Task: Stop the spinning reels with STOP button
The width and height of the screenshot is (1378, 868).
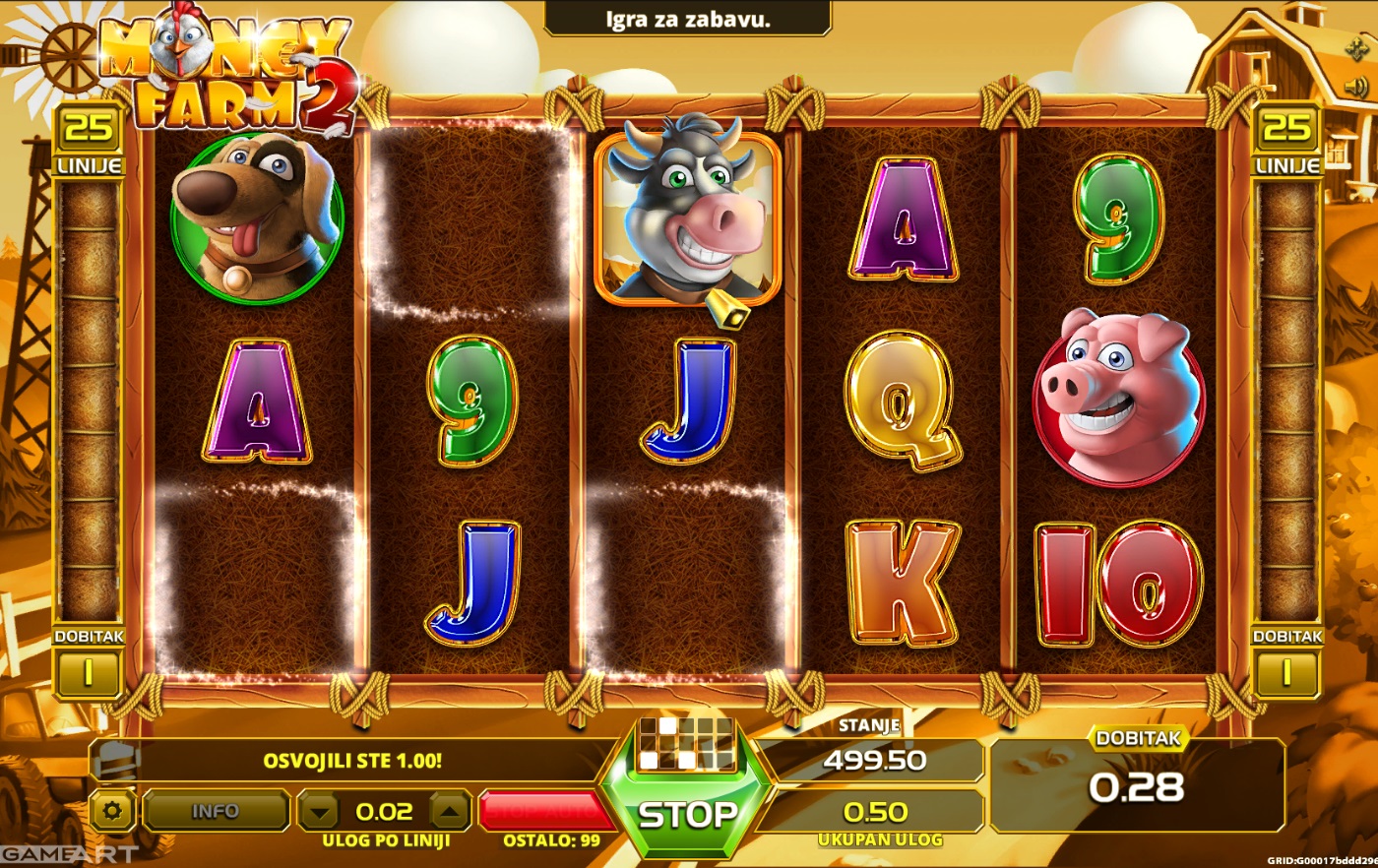Action: click(x=687, y=815)
